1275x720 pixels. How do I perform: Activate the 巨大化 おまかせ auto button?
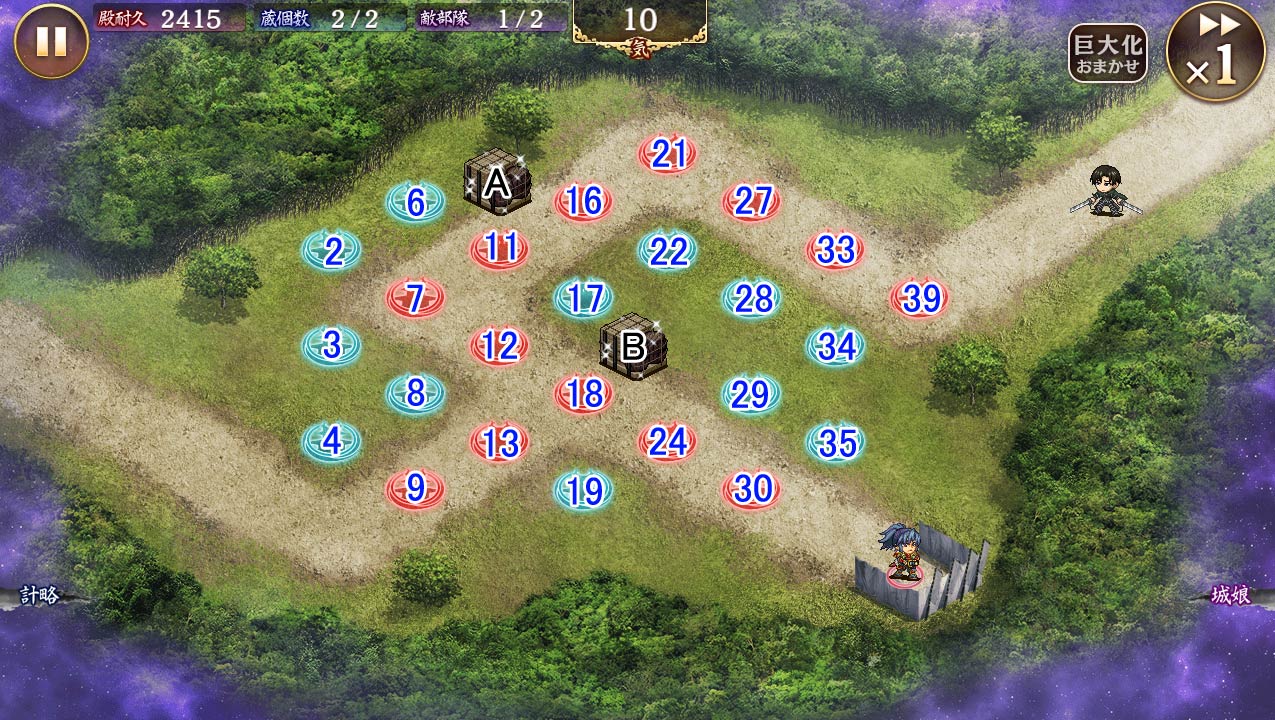[x=1107, y=53]
